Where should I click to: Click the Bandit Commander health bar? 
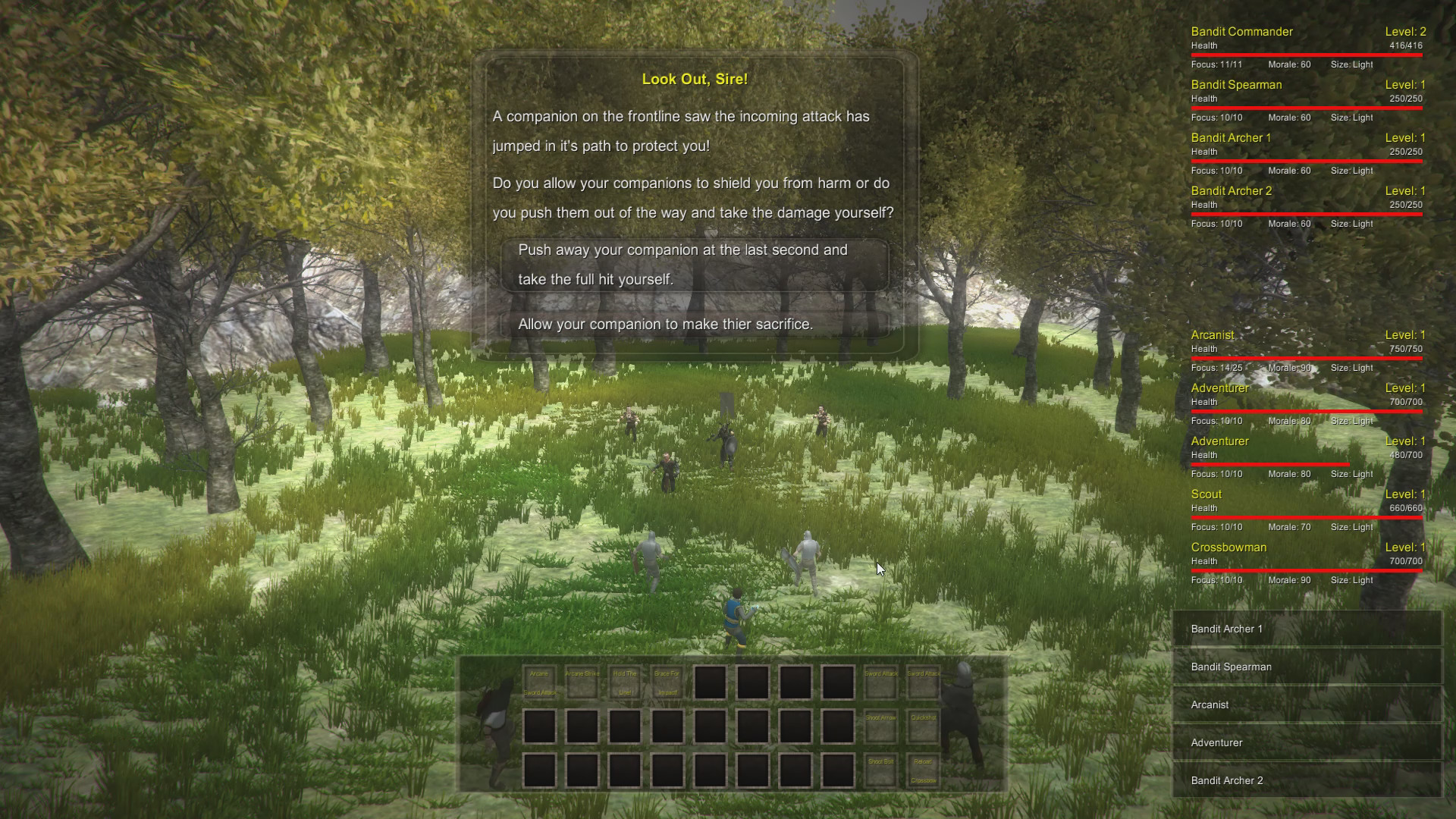coord(1304,54)
